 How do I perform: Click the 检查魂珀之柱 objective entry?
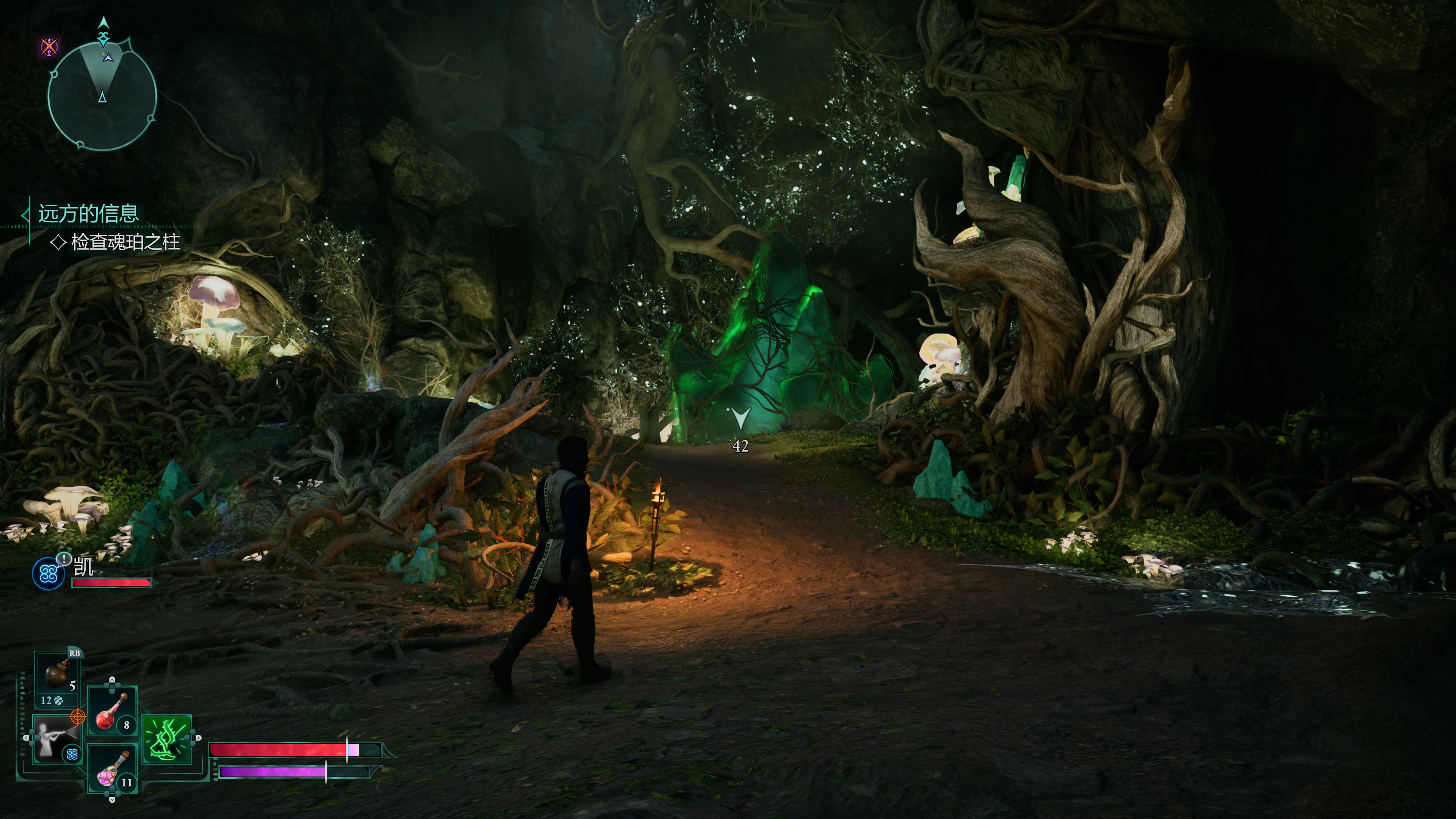click(125, 243)
